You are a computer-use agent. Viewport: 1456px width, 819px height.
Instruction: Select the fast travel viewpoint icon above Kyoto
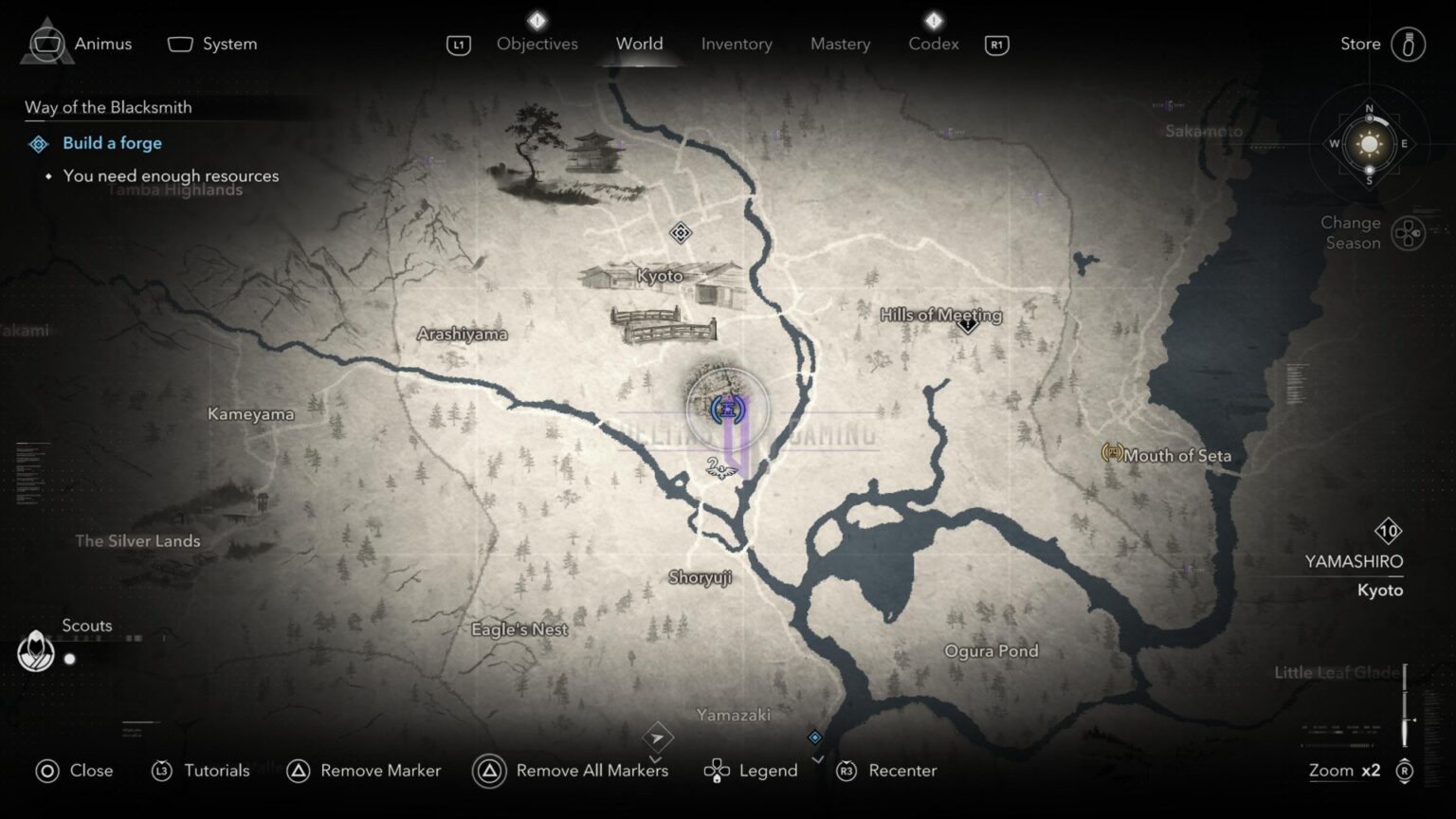[x=679, y=230]
